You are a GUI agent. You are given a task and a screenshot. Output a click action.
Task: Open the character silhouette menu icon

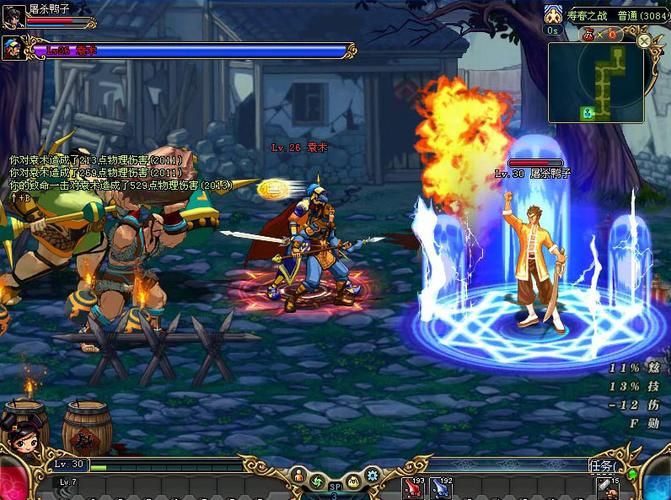click(x=297, y=475)
